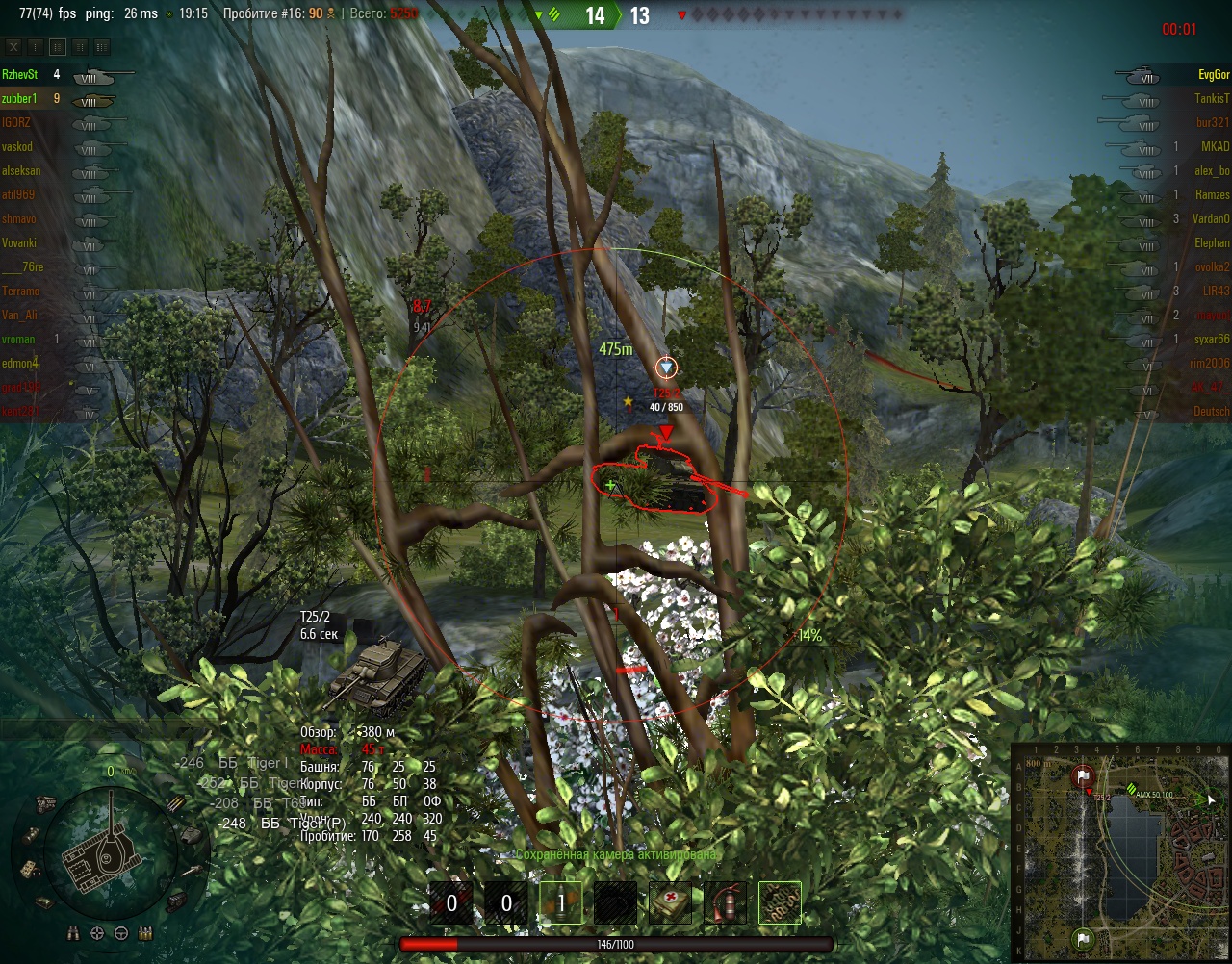This screenshot has height=964, width=1232.
Task: Use the first aid kit consumable
Action: [x=670, y=903]
